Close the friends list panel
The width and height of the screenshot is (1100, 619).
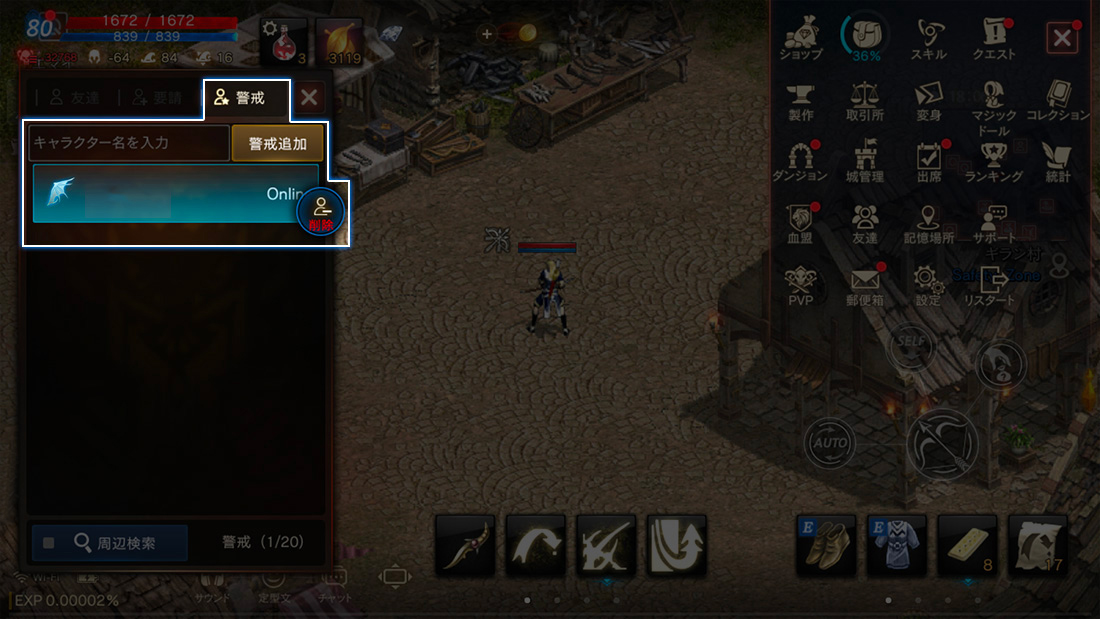(x=309, y=98)
